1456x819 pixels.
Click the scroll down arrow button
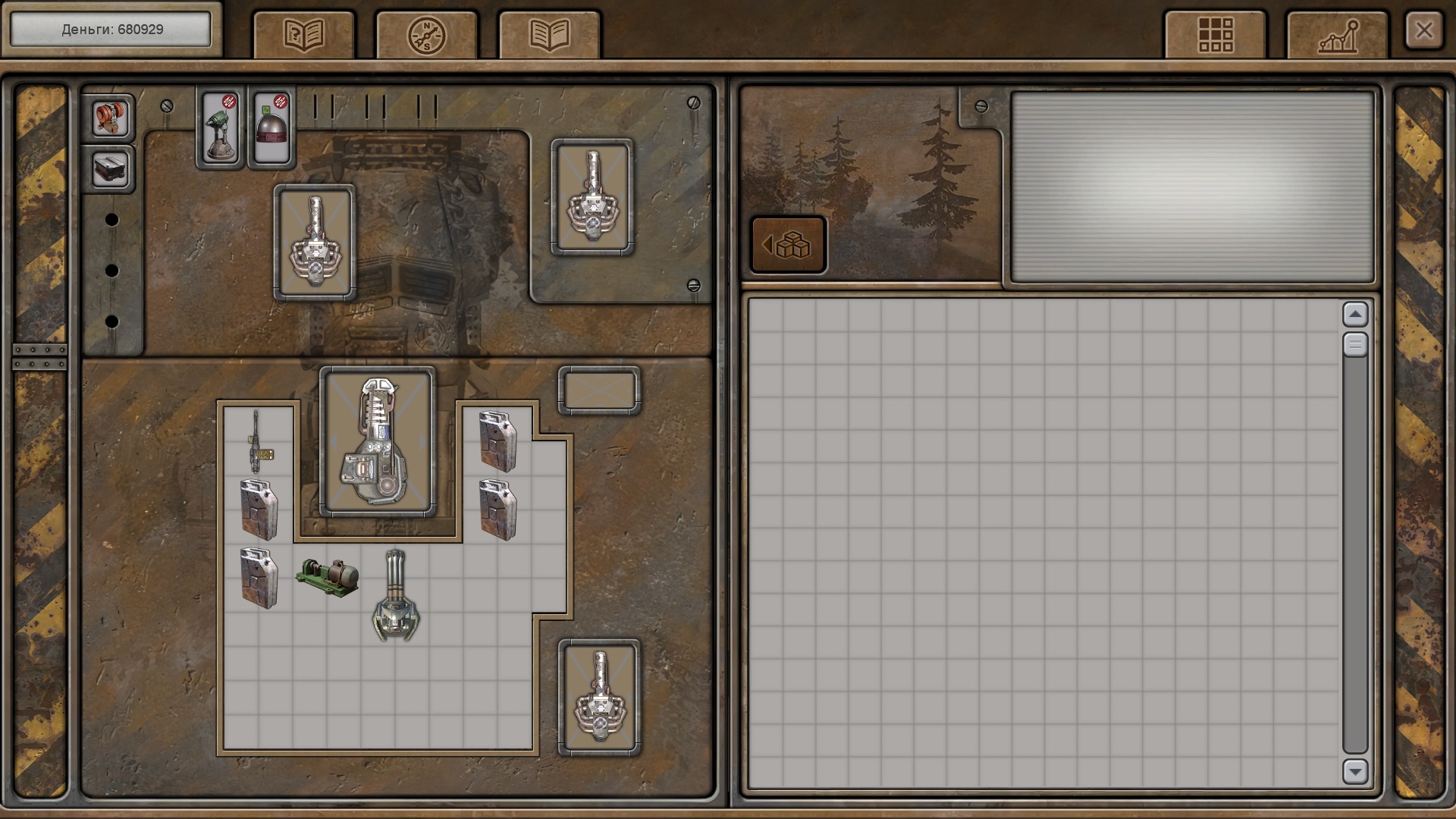[1354, 771]
